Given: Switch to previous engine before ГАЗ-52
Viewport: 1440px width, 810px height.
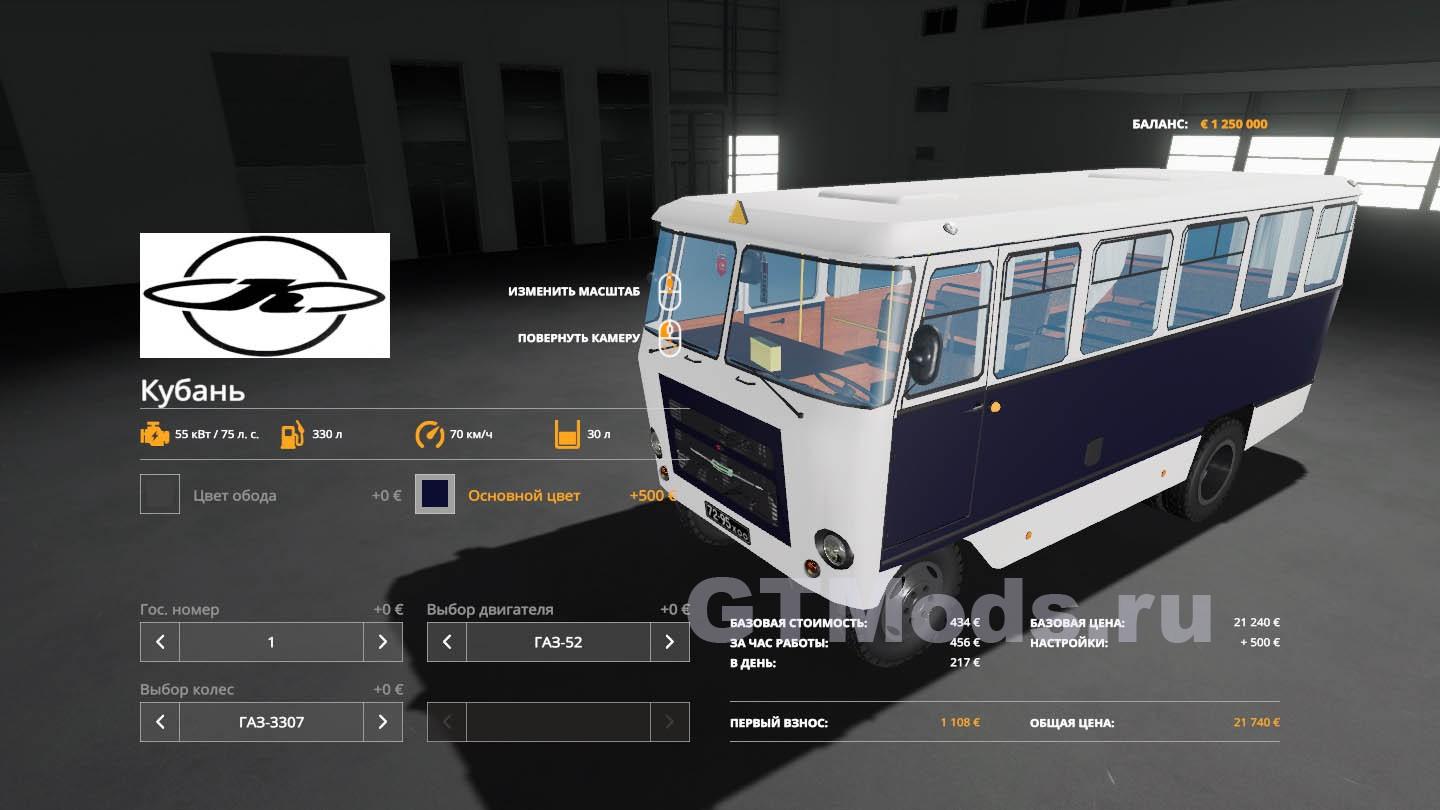Looking at the screenshot, I should pyautogui.click(x=447, y=642).
